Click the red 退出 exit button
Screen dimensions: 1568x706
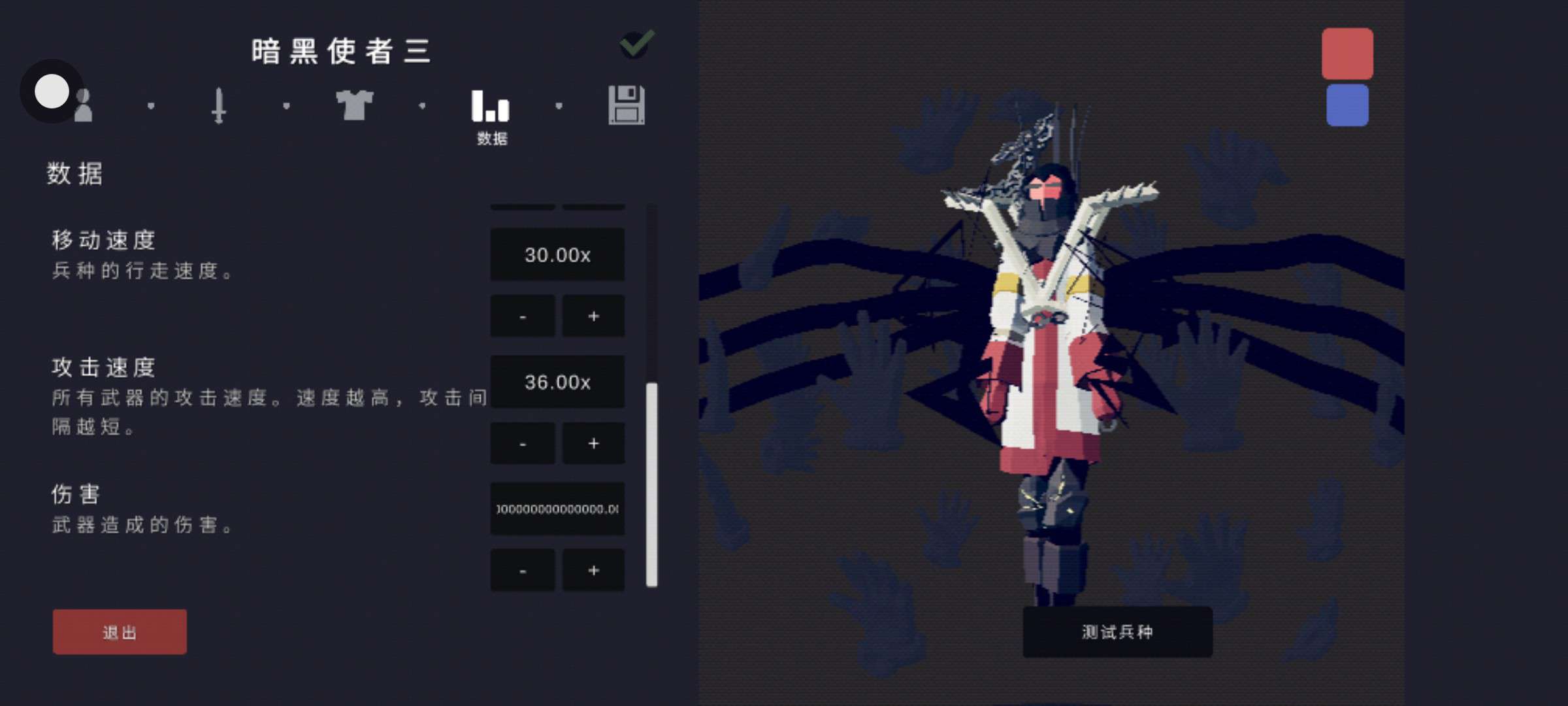pos(120,631)
